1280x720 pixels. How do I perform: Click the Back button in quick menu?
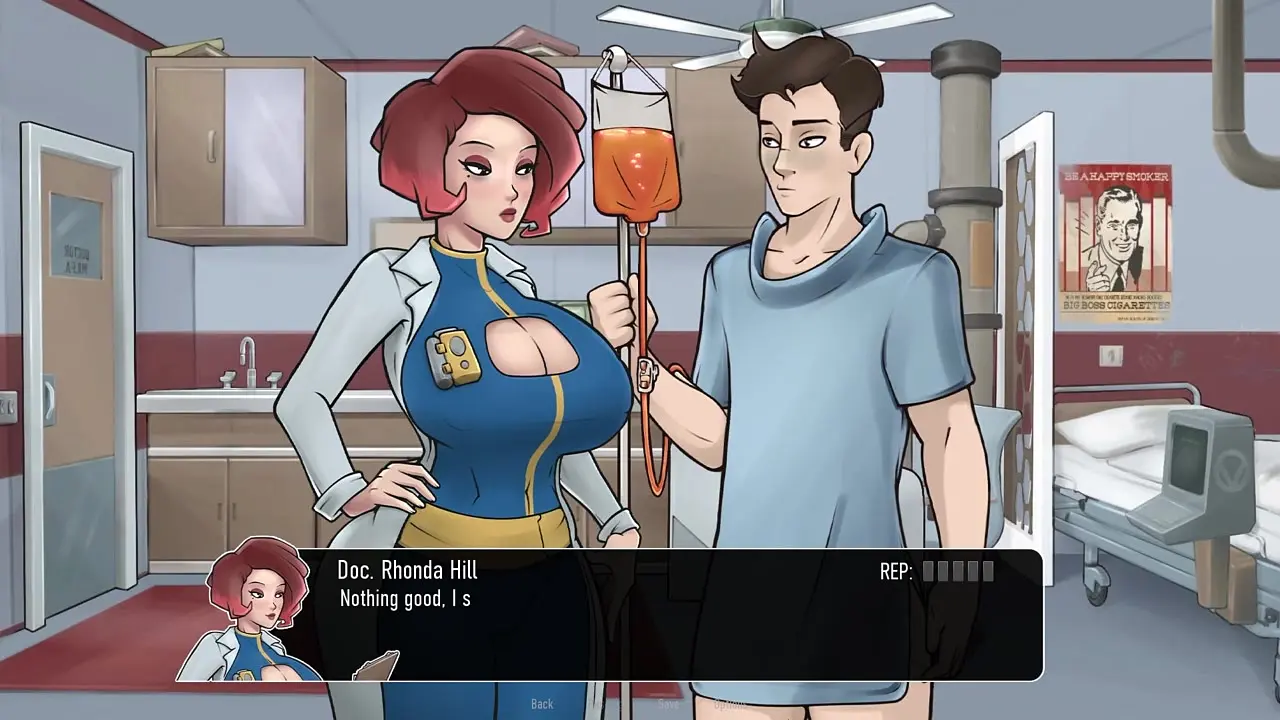tap(542, 704)
